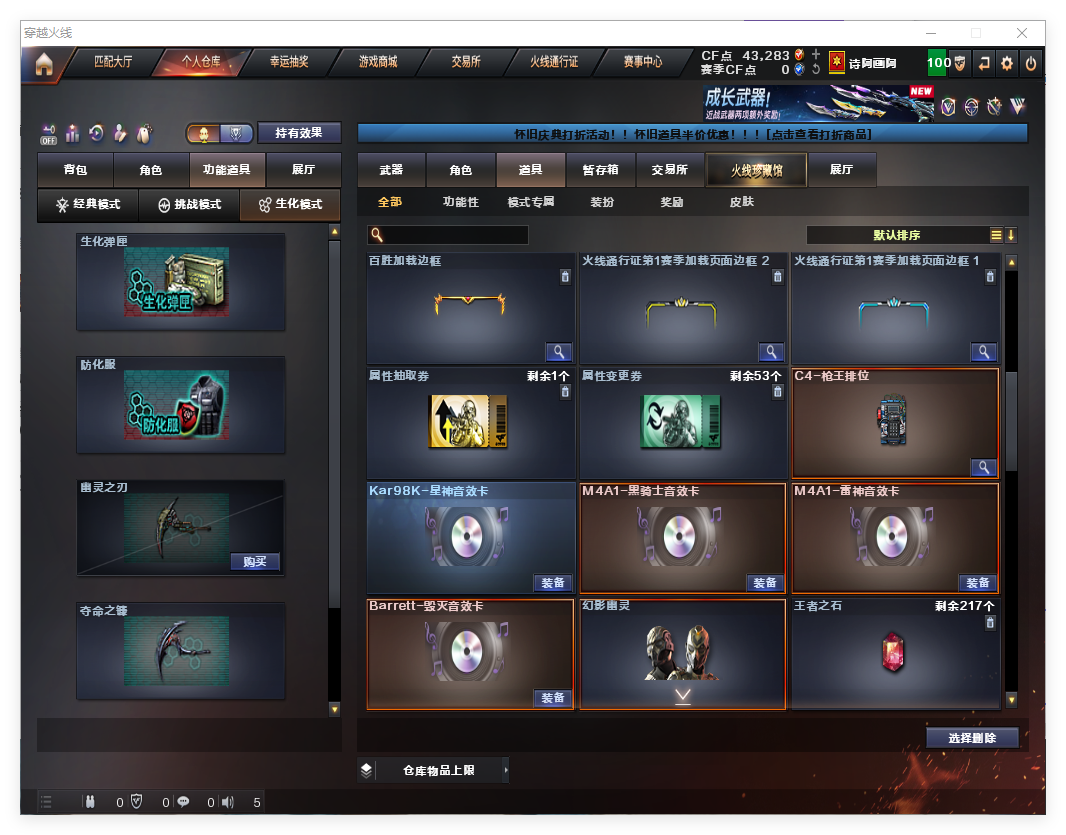
Task: Switch to the 暂存箱 storage tab
Action: click(600, 170)
